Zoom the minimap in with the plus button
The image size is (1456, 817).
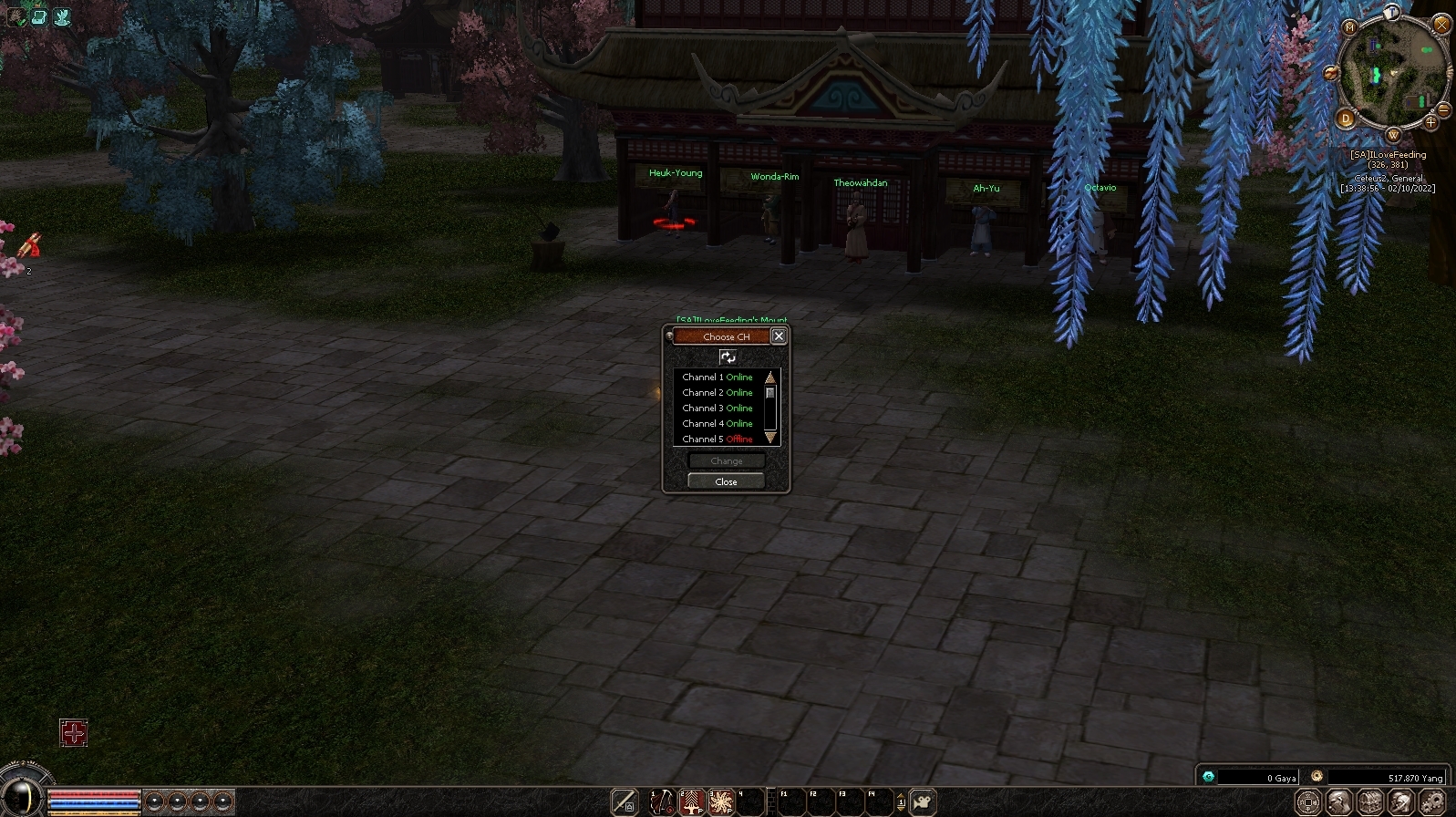1430,122
